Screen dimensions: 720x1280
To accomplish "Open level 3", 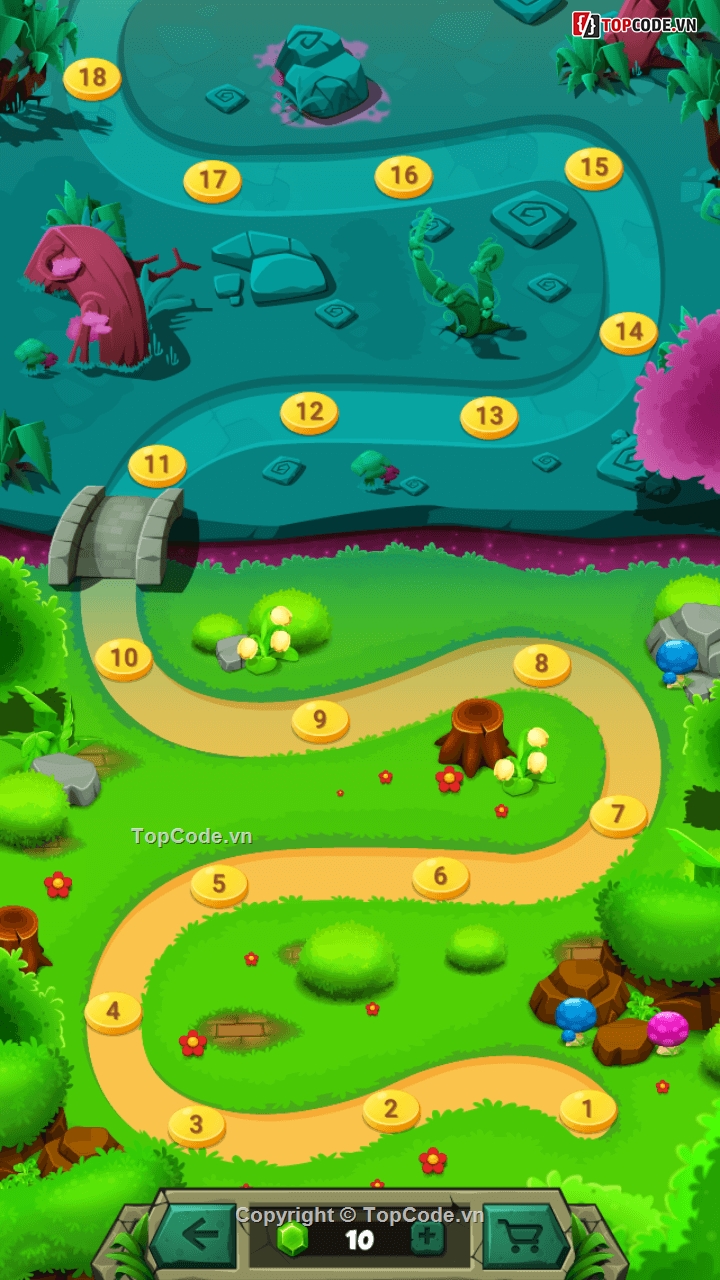I will [x=196, y=1125].
